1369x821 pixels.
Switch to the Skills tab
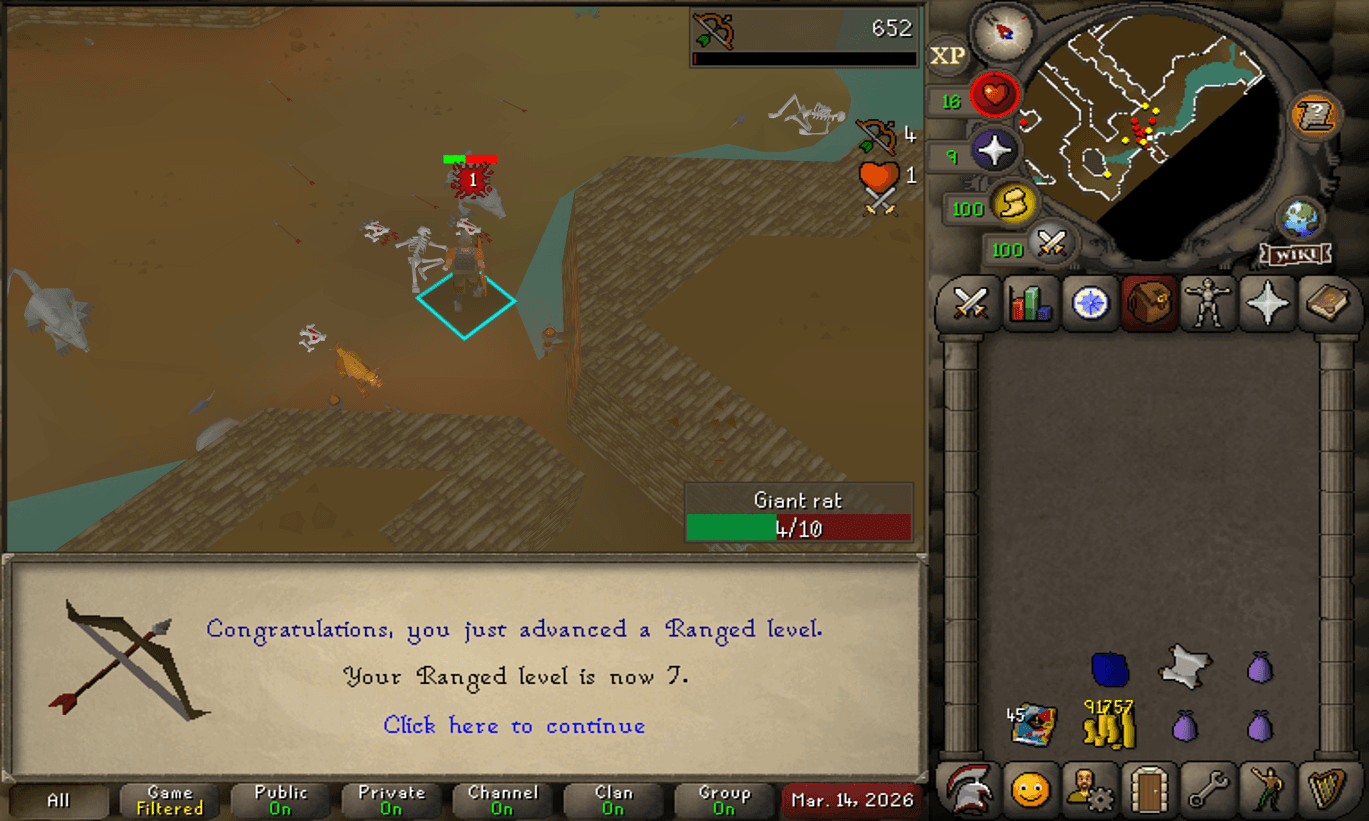pos(1030,303)
